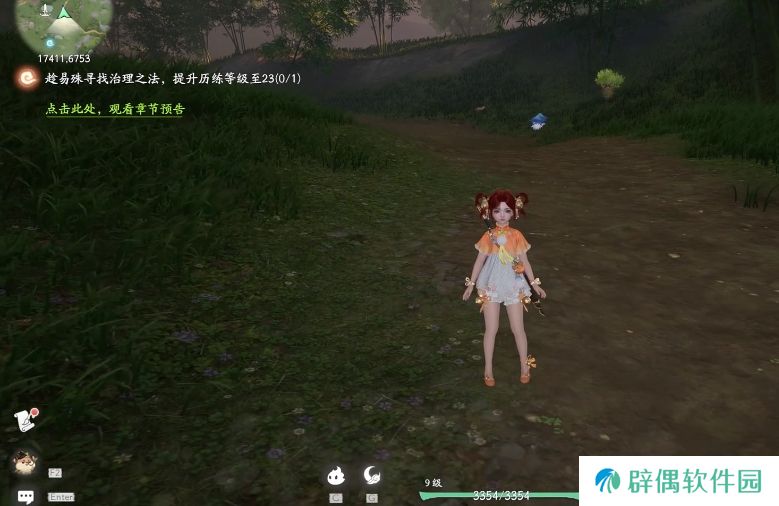Activate the flame spirit skill icon
Image resolution: width=779 pixels, height=506 pixels.
336,476
